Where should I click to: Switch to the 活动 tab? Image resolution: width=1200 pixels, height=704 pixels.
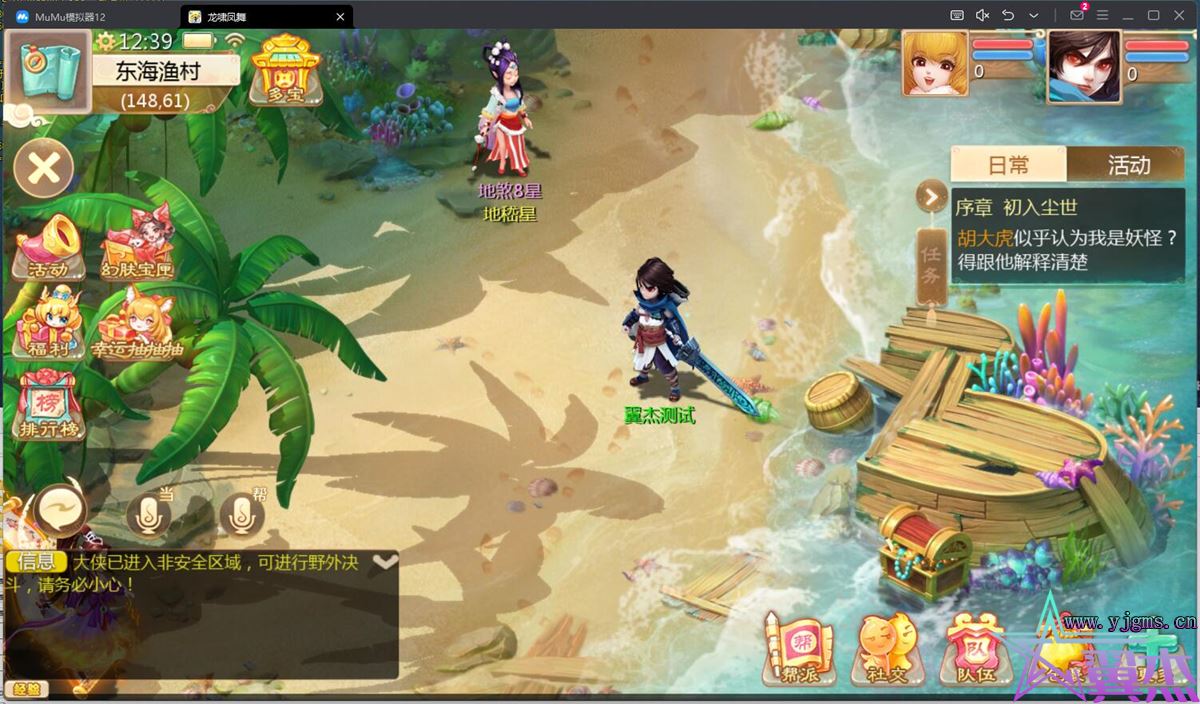point(1128,165)
